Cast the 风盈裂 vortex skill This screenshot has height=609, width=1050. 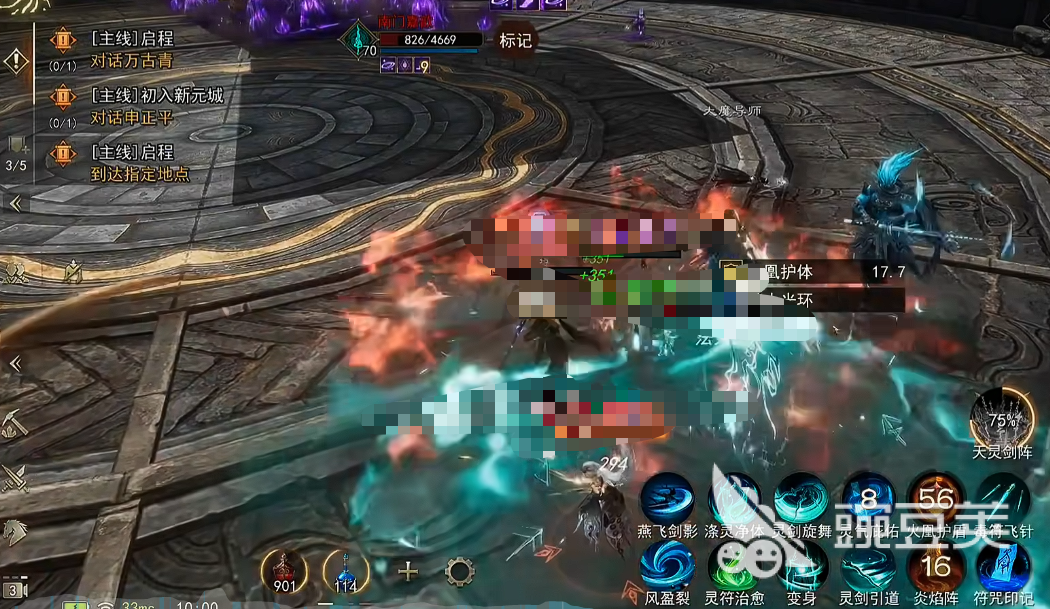point(667,566)
